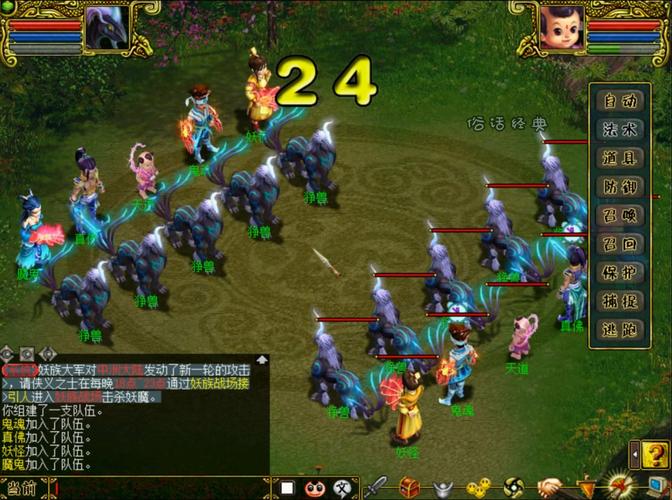Choose the 保护 protect command
The width and height of the screenshot is (672, 500).
point(619,272)
